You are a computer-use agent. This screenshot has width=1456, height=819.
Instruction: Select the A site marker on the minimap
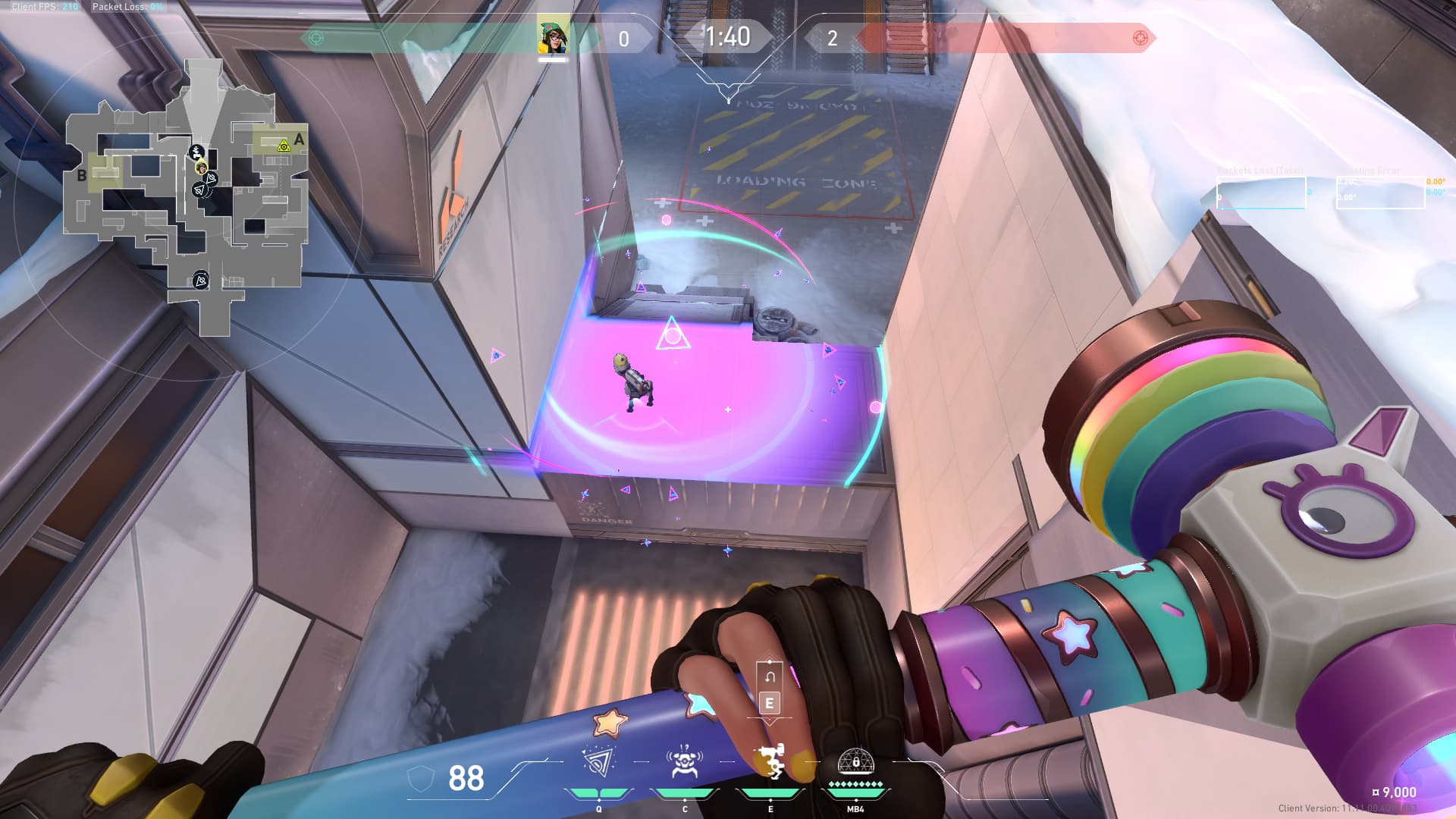[x=299, y=140]
